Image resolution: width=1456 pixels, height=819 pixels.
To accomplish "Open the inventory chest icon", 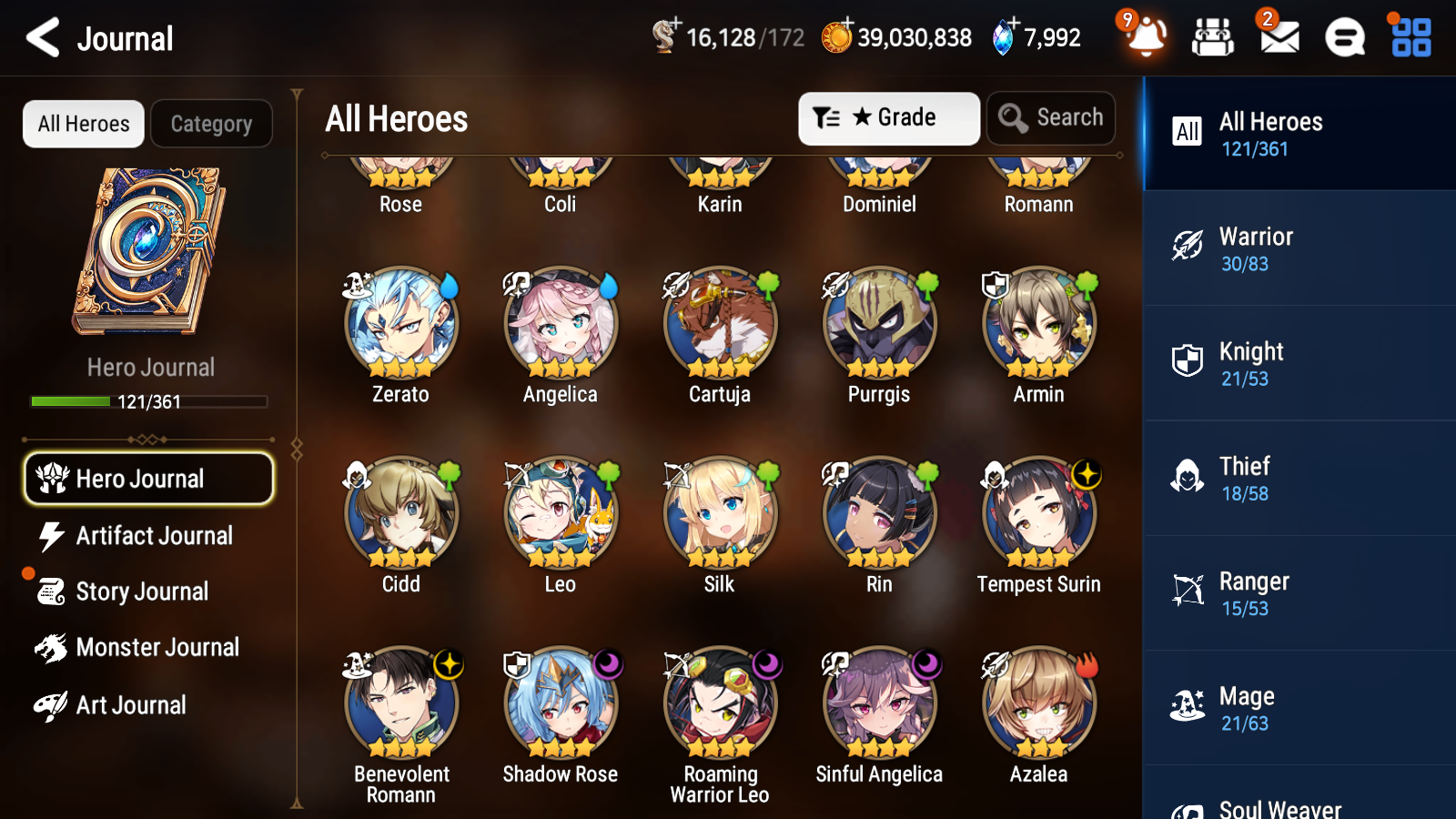I will tap(1212, 37).
